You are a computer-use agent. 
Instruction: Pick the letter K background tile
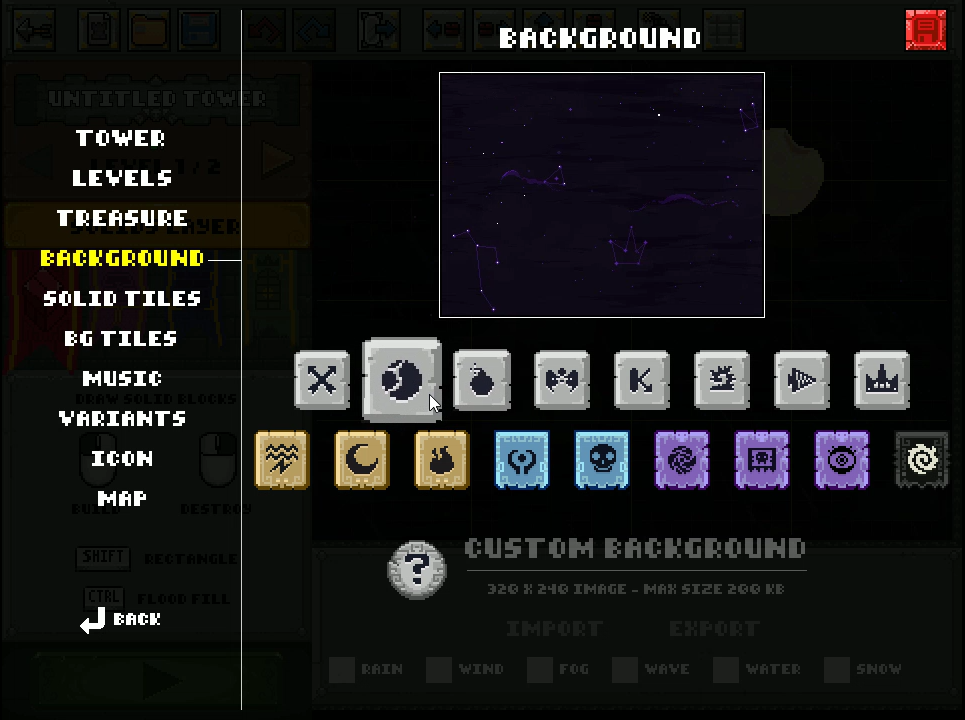pyautogui.click(x=642, y=380)
